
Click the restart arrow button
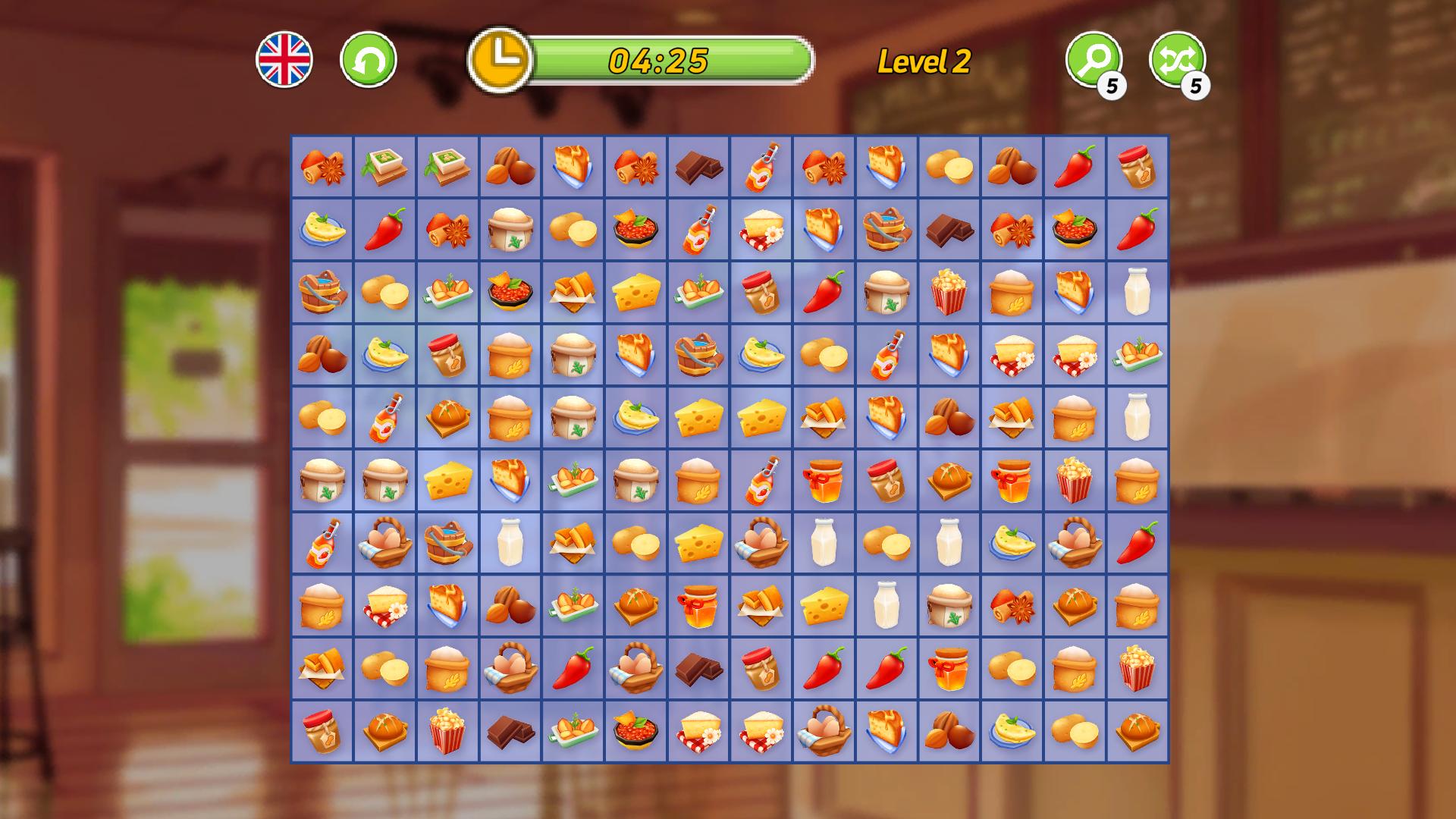click(368, 58)
